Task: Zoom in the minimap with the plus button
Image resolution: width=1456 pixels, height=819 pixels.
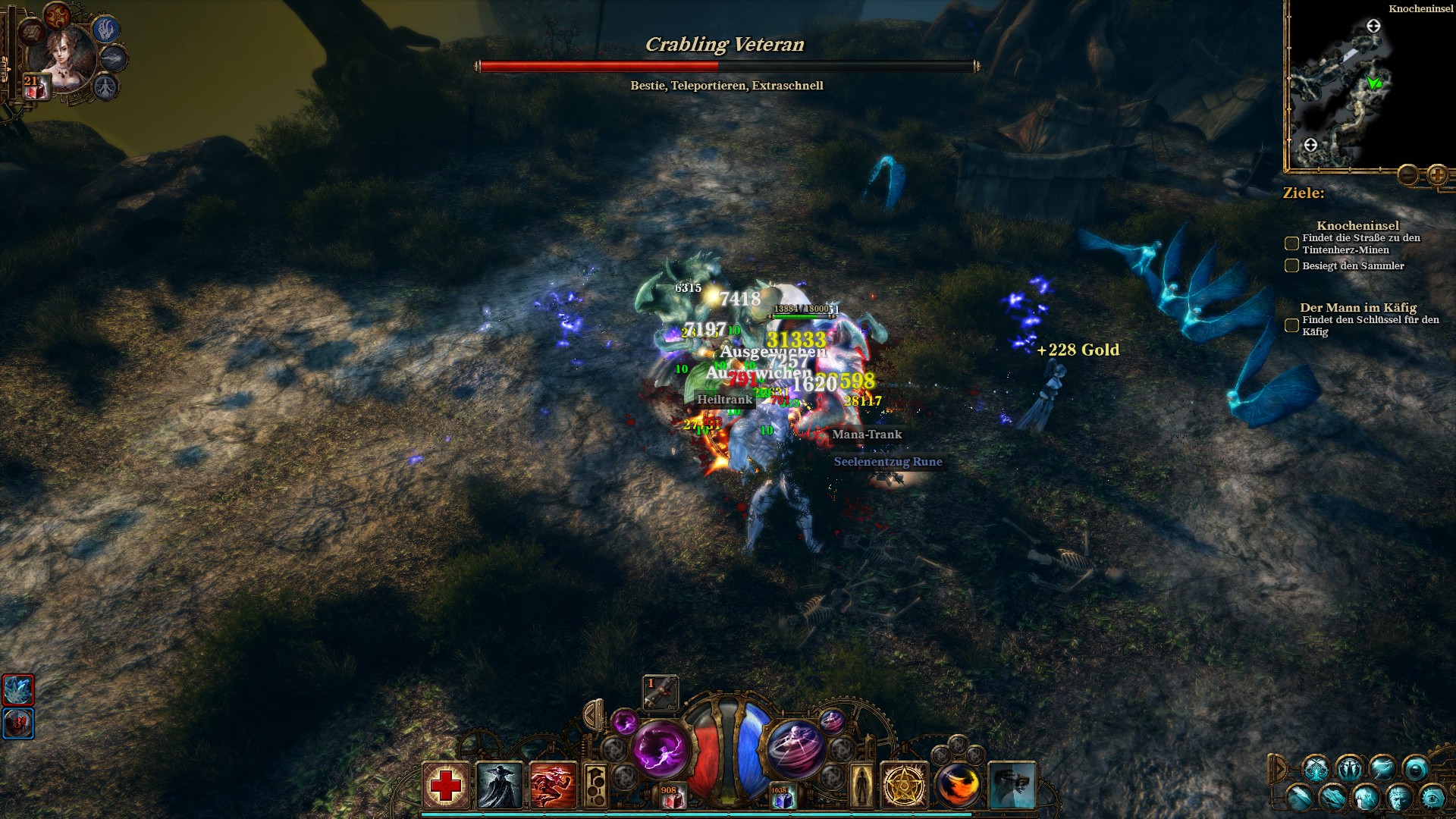Action: 1437,175
